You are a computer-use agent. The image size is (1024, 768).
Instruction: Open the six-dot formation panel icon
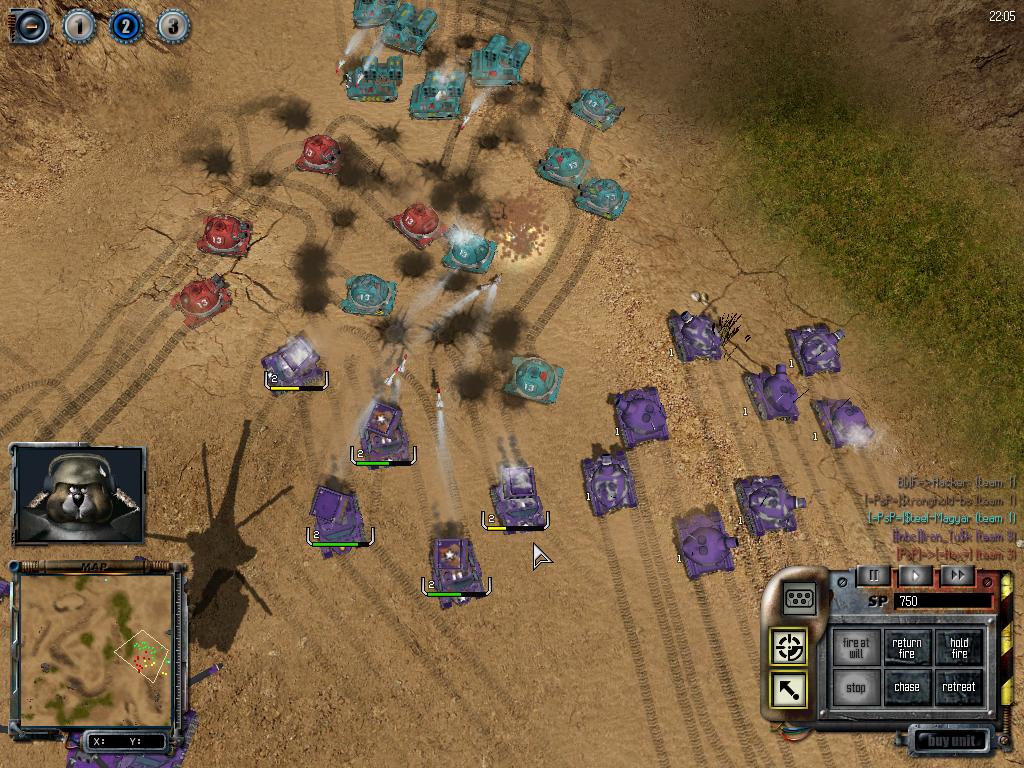coord(800,598)
